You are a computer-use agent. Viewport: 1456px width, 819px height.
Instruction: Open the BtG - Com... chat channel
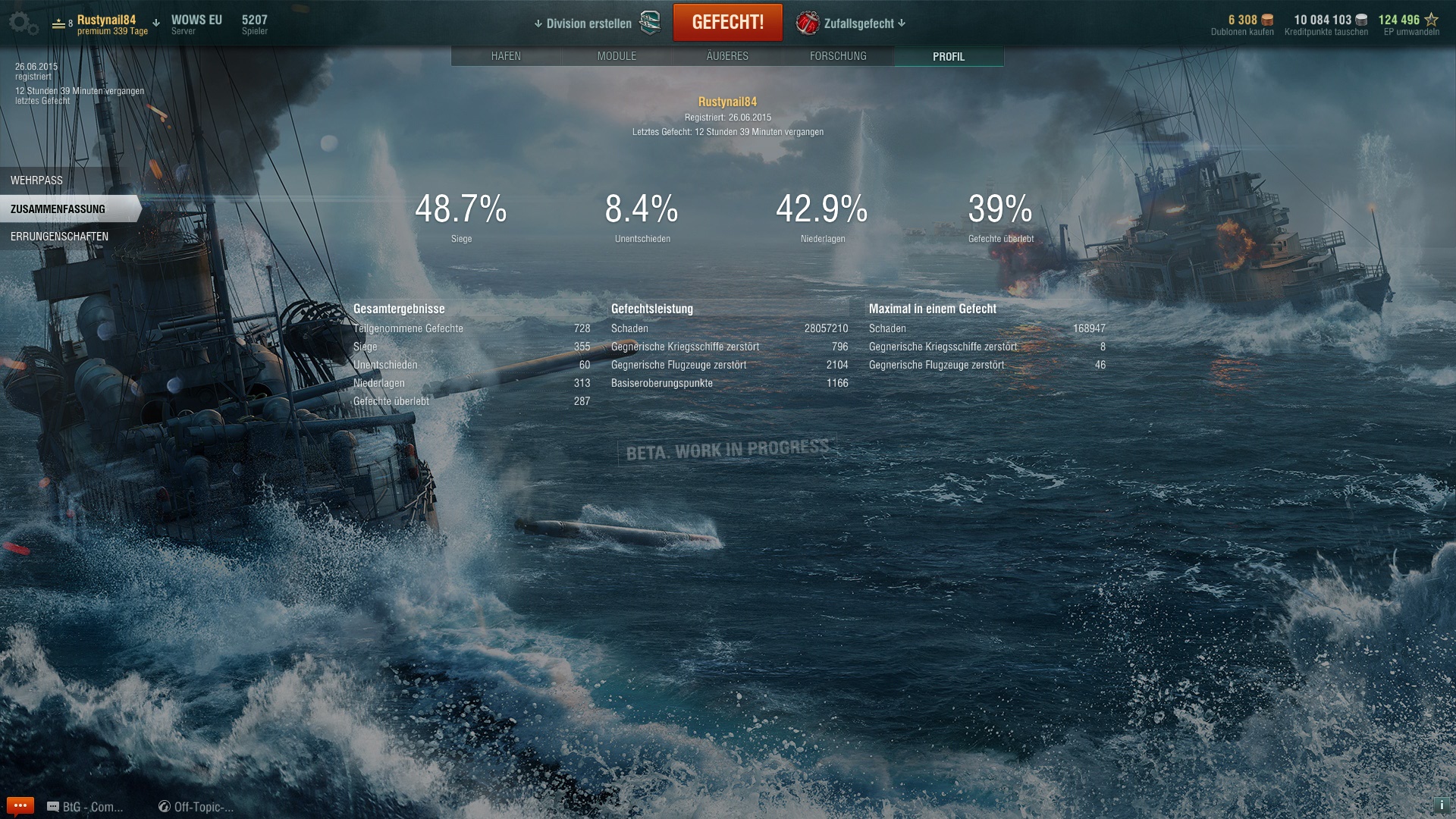point(85,807)
